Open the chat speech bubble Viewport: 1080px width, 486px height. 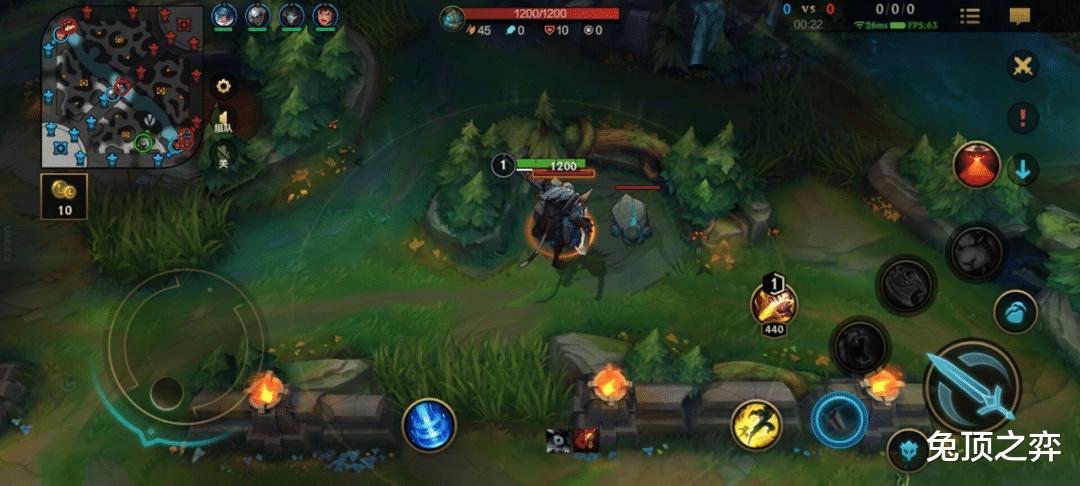[x=1020, y=16]
